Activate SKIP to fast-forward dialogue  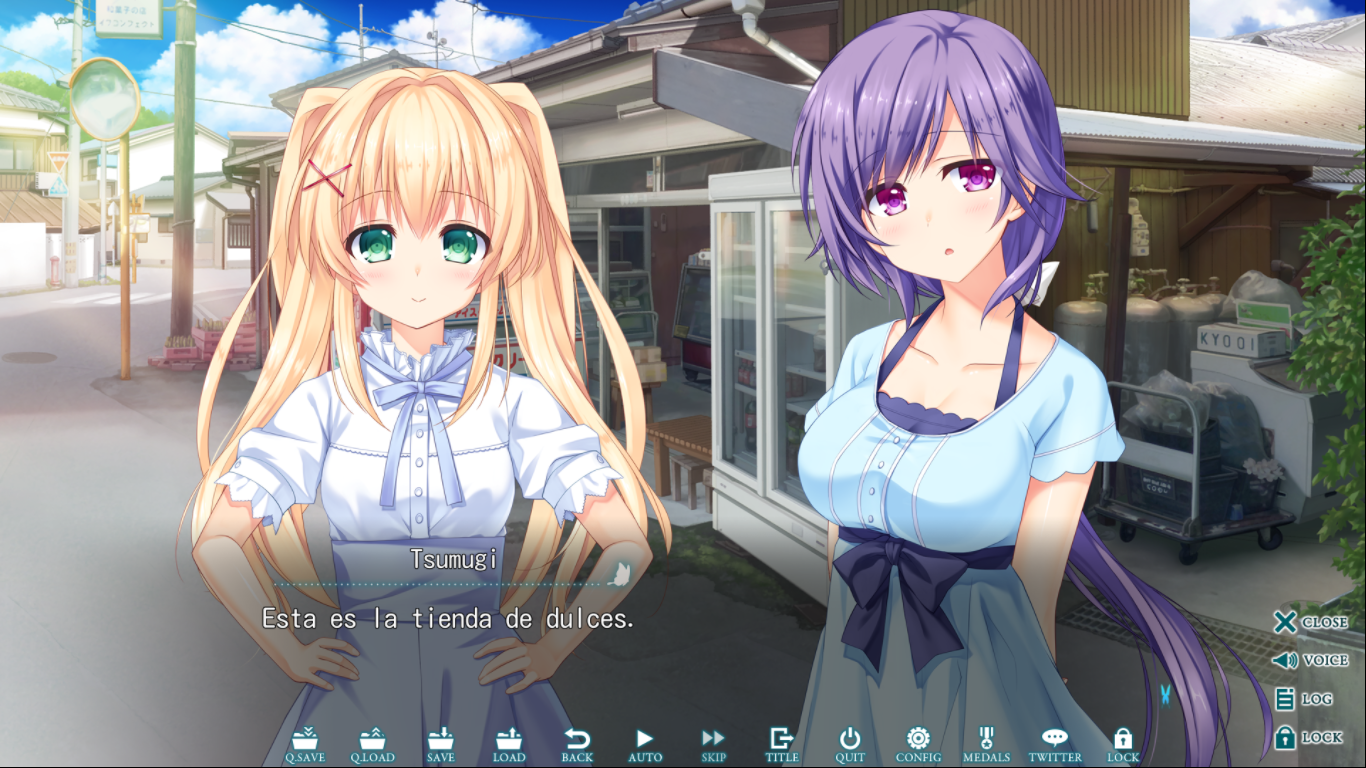point(713,744)
